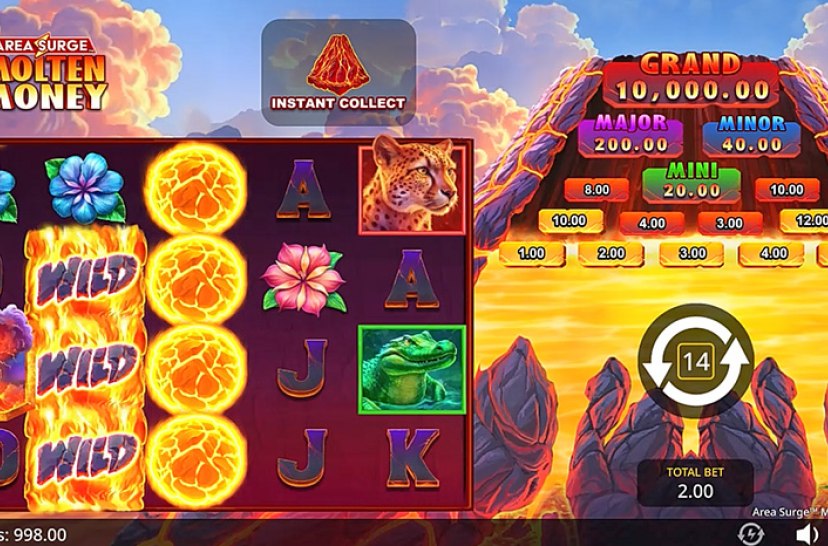Toggle the quick spin lightning icon
Screen dimensions: 828x546
tap(750, 534)
